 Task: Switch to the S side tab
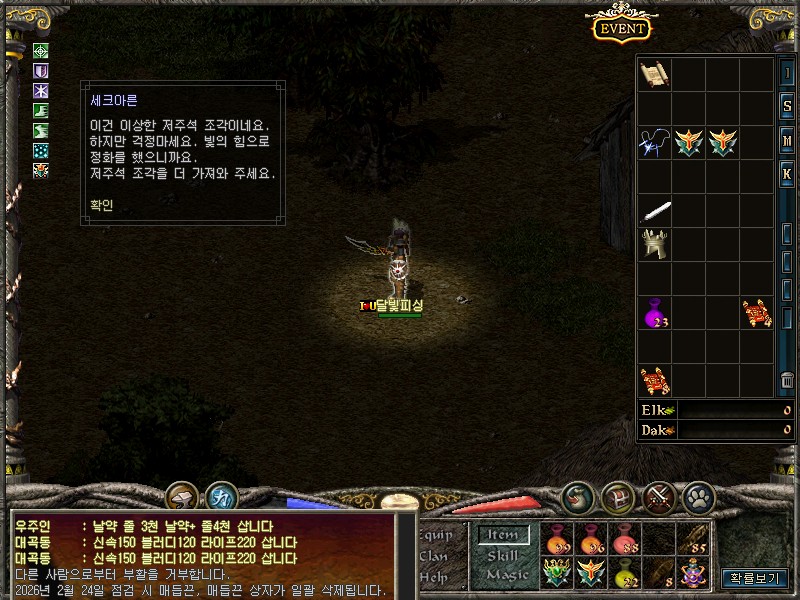point(788,106)
